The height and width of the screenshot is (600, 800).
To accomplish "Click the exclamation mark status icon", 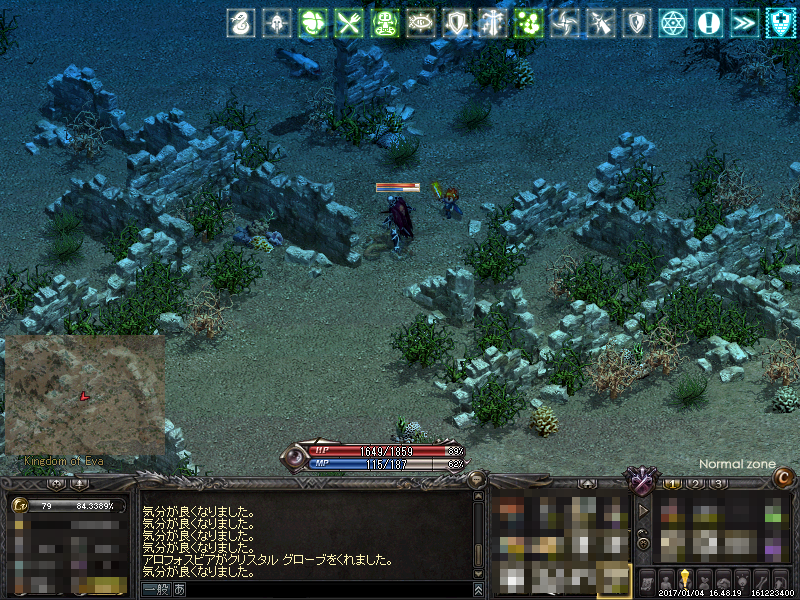I will coord(709,22).
